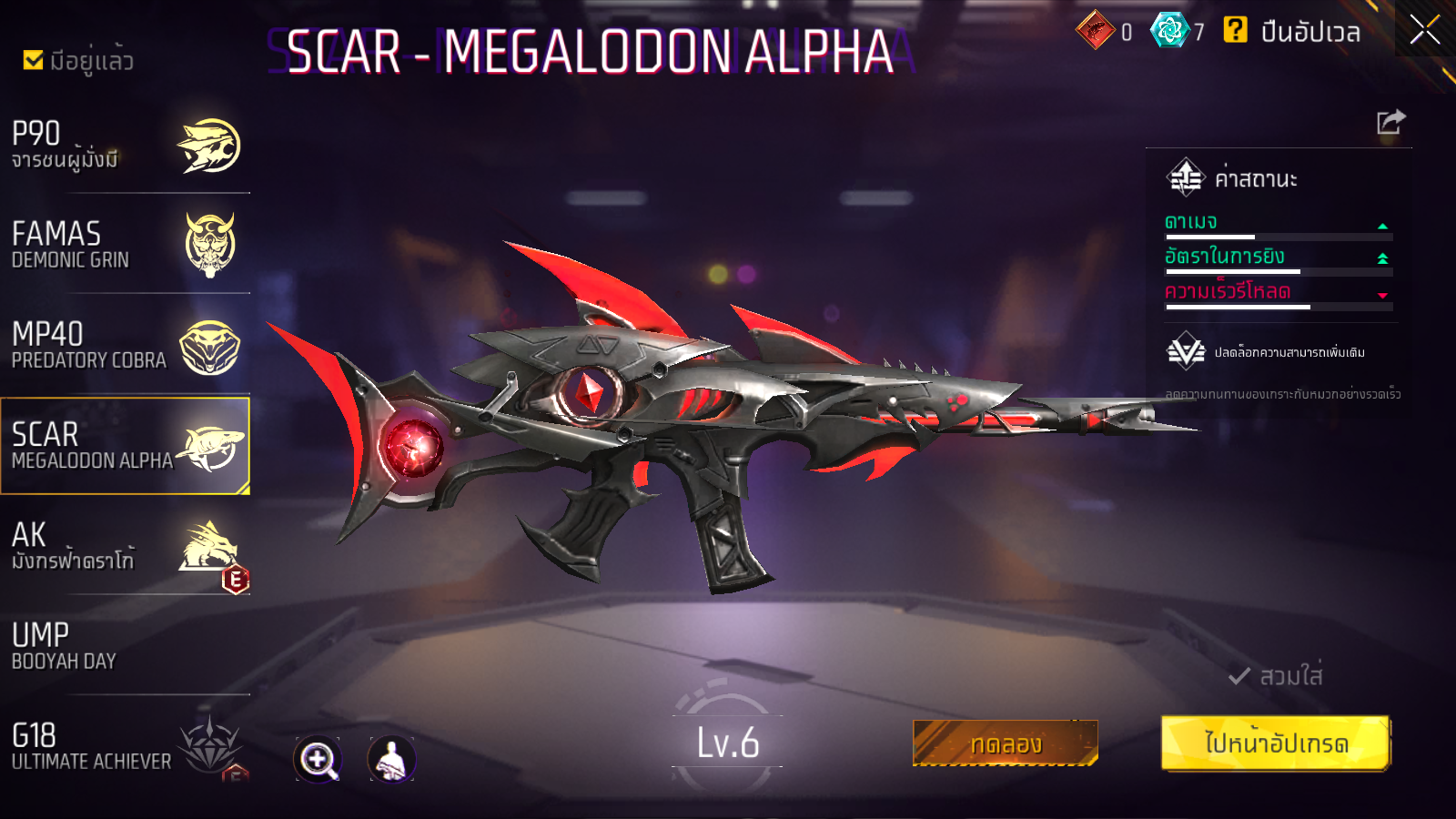Tap the teal gem currency icon
1456x819 pixels.
click(x=1169, y=30)
